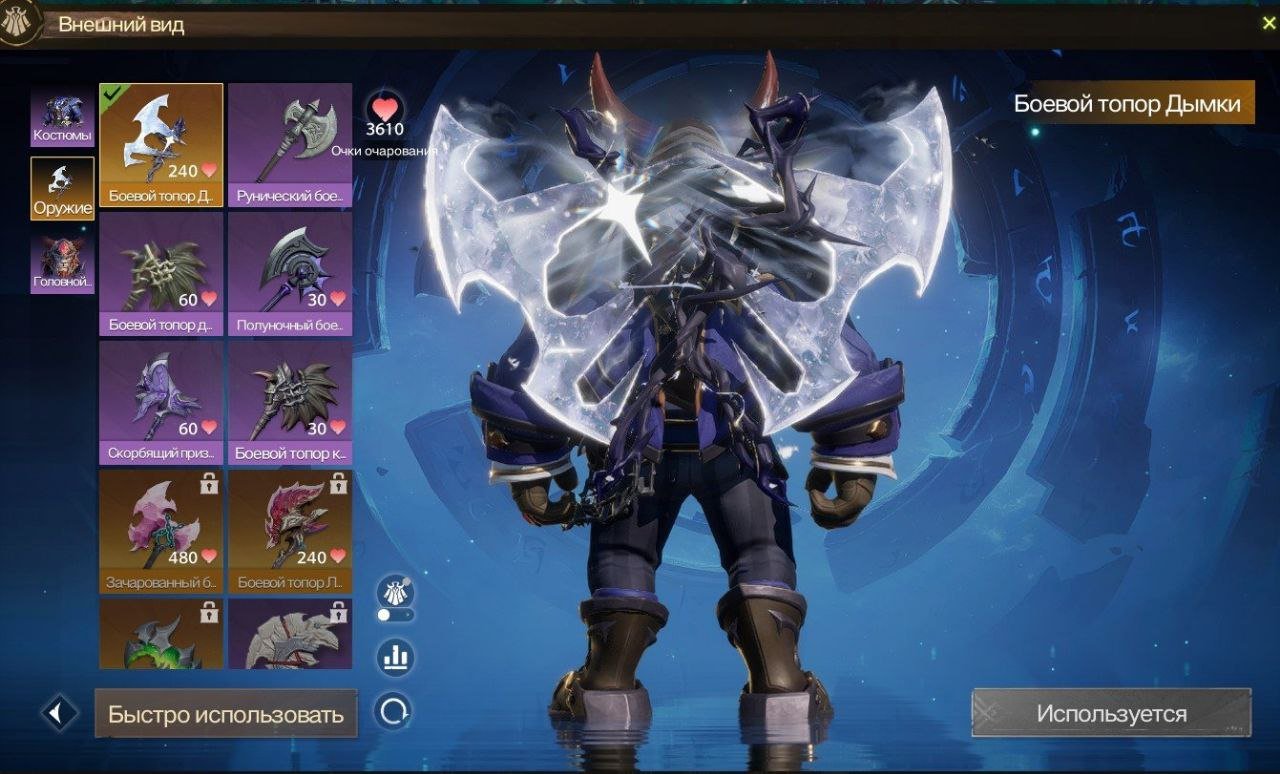Viewport: 1280px width, 774px height.
Task: Select the locked green-glowing axe skin
Action: [x=161, y=634]
